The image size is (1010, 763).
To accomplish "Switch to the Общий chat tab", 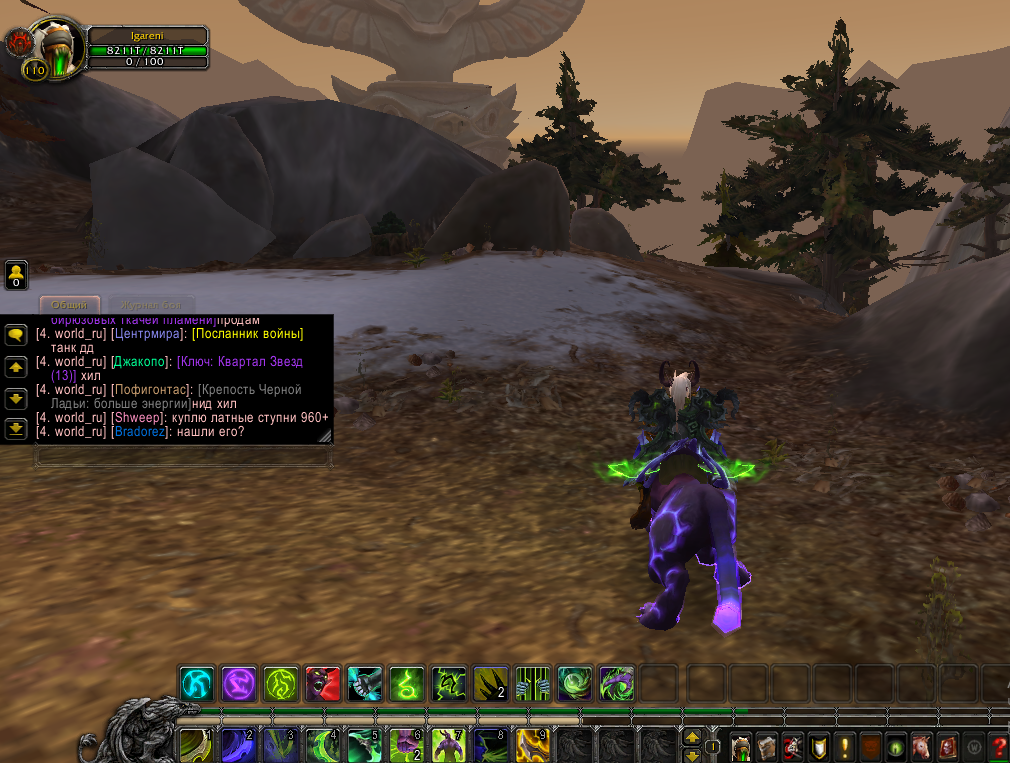I will 70,305.
